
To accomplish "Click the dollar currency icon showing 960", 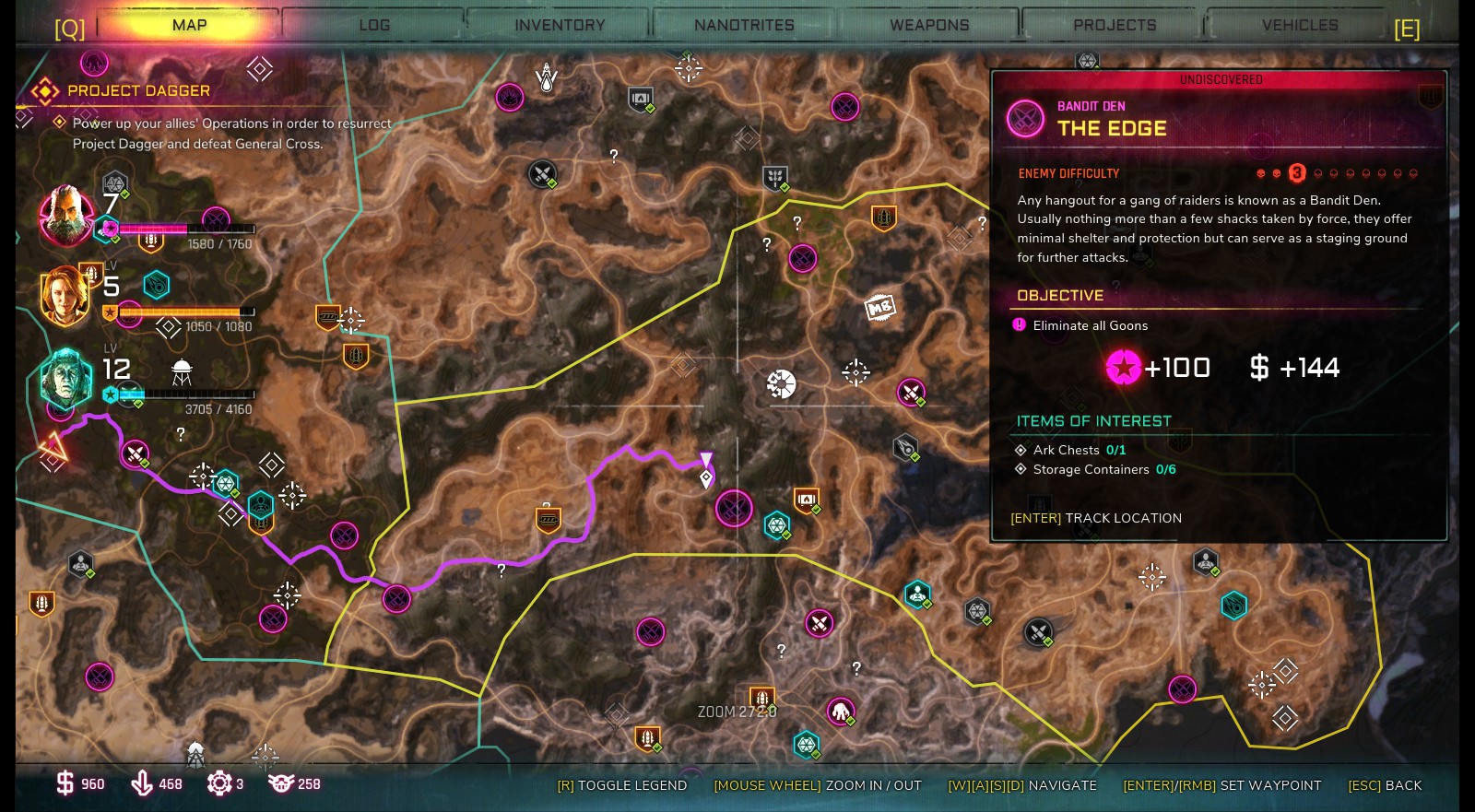I will click(63, 784).
